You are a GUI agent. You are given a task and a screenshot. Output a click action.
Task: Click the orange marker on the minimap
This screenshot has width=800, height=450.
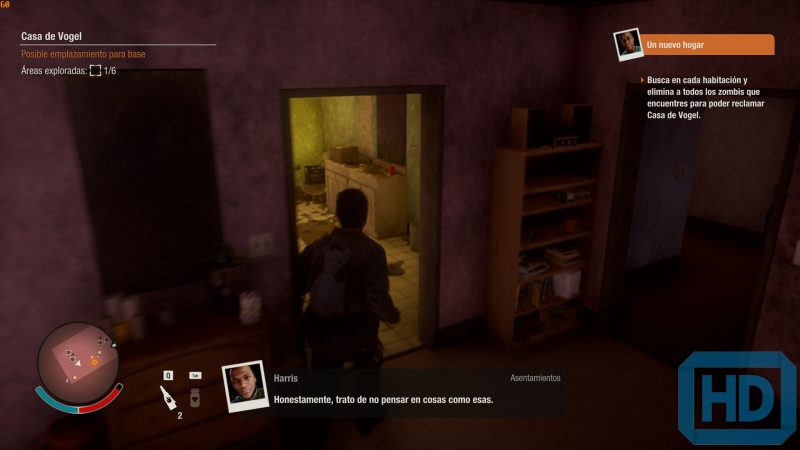click(x=94, y=360)
